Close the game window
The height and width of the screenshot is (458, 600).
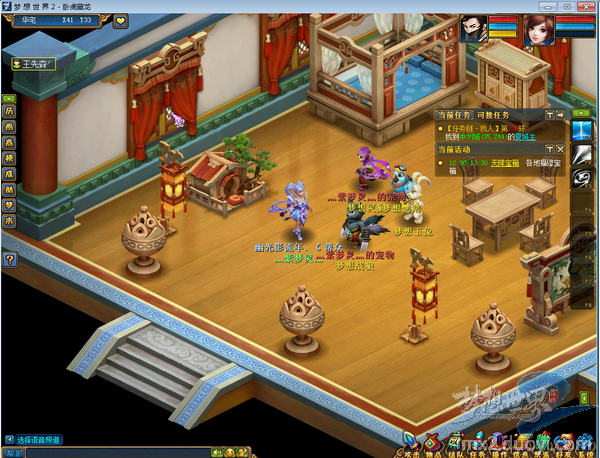point(587,6)
